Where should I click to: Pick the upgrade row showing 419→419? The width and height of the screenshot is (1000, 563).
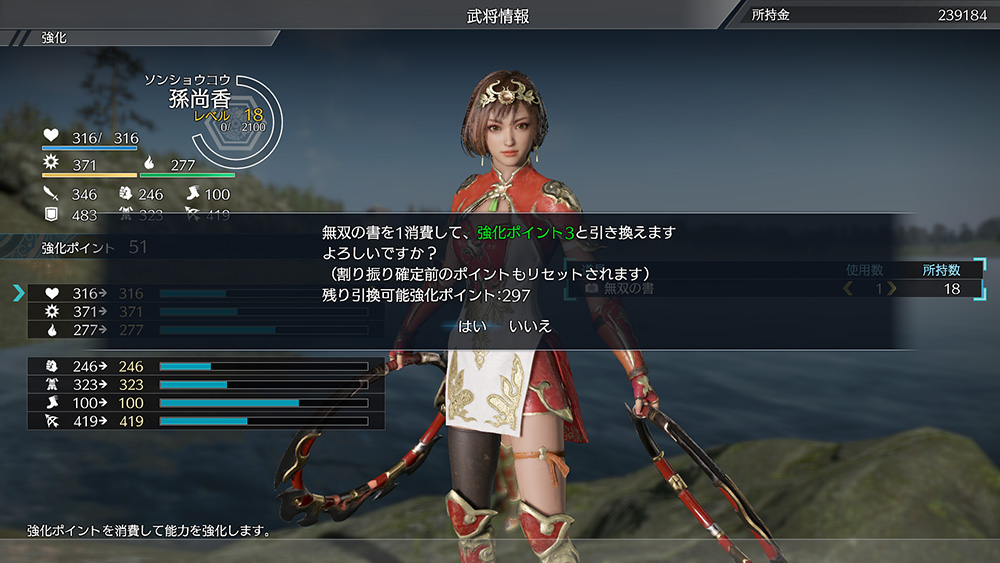(205, 421)
